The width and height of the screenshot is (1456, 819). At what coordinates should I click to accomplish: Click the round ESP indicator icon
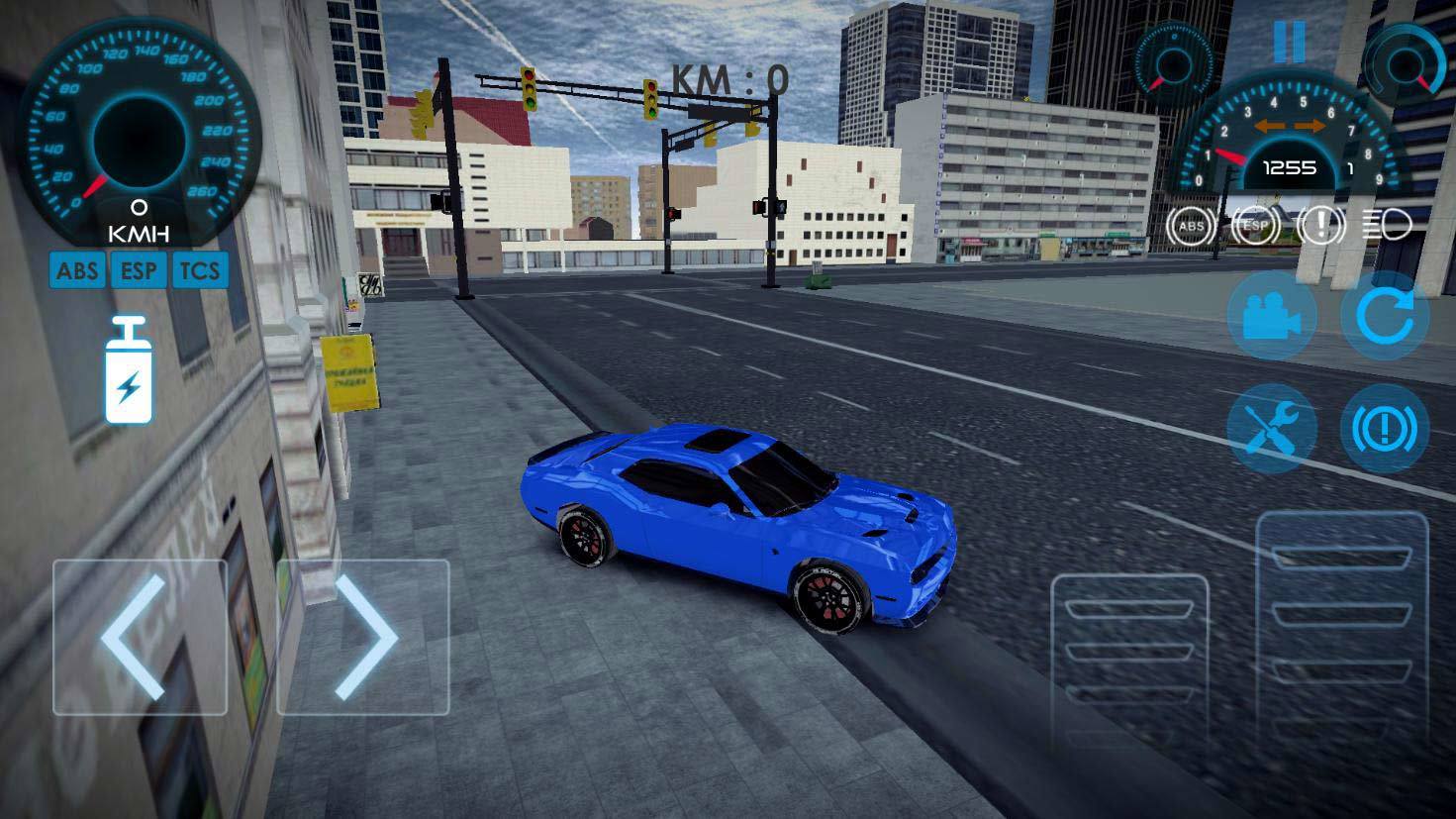(1256, 226)
